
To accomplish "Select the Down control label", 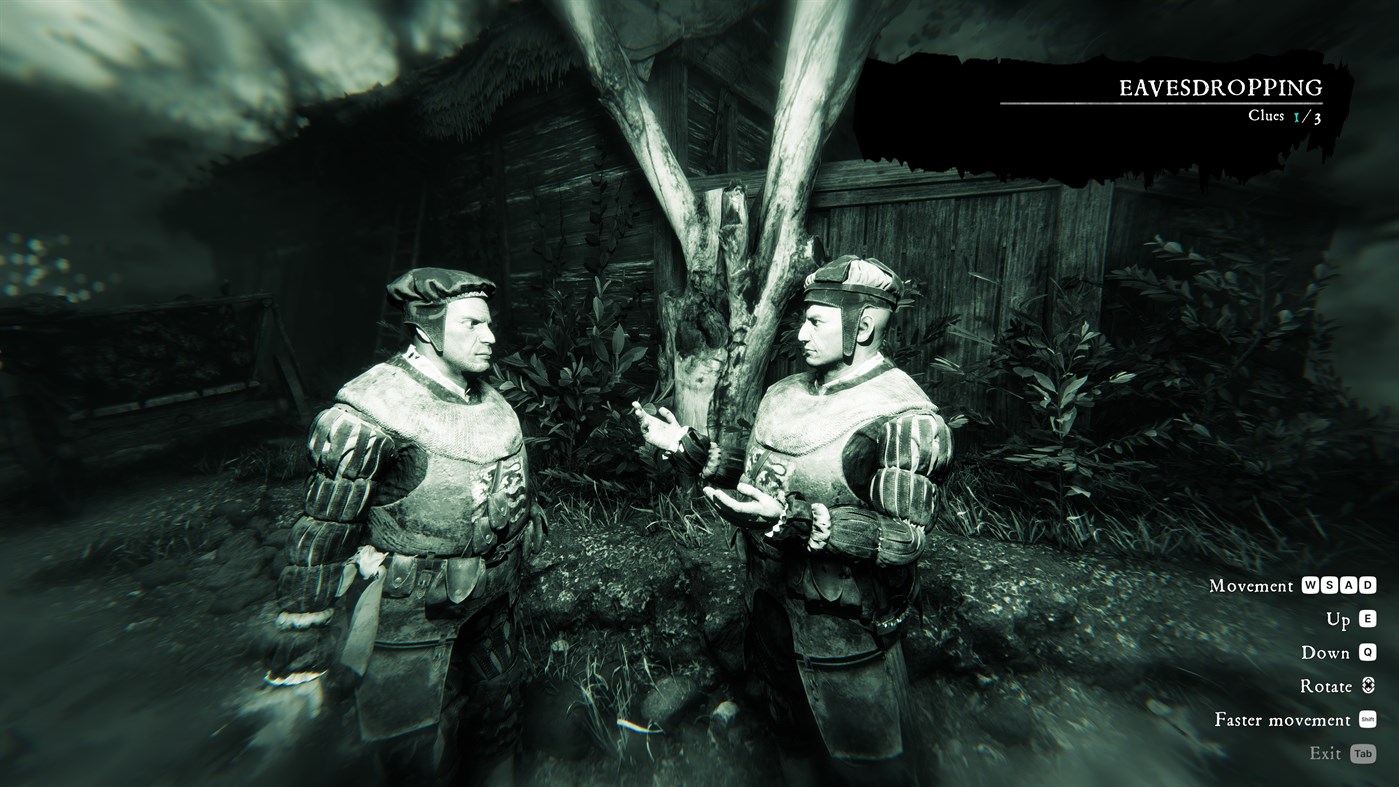I will [x=1324, y=651].
